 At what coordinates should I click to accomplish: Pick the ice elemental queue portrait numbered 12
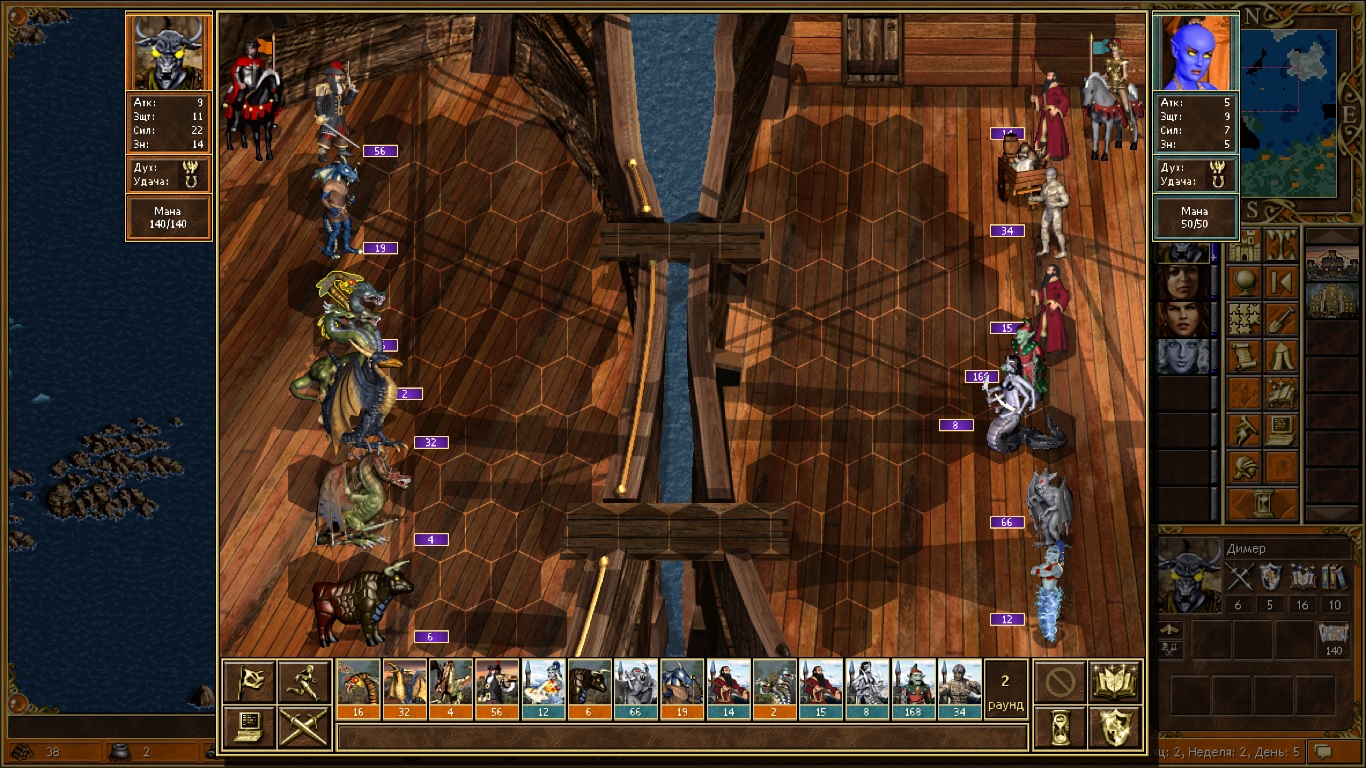click(543, 683)
